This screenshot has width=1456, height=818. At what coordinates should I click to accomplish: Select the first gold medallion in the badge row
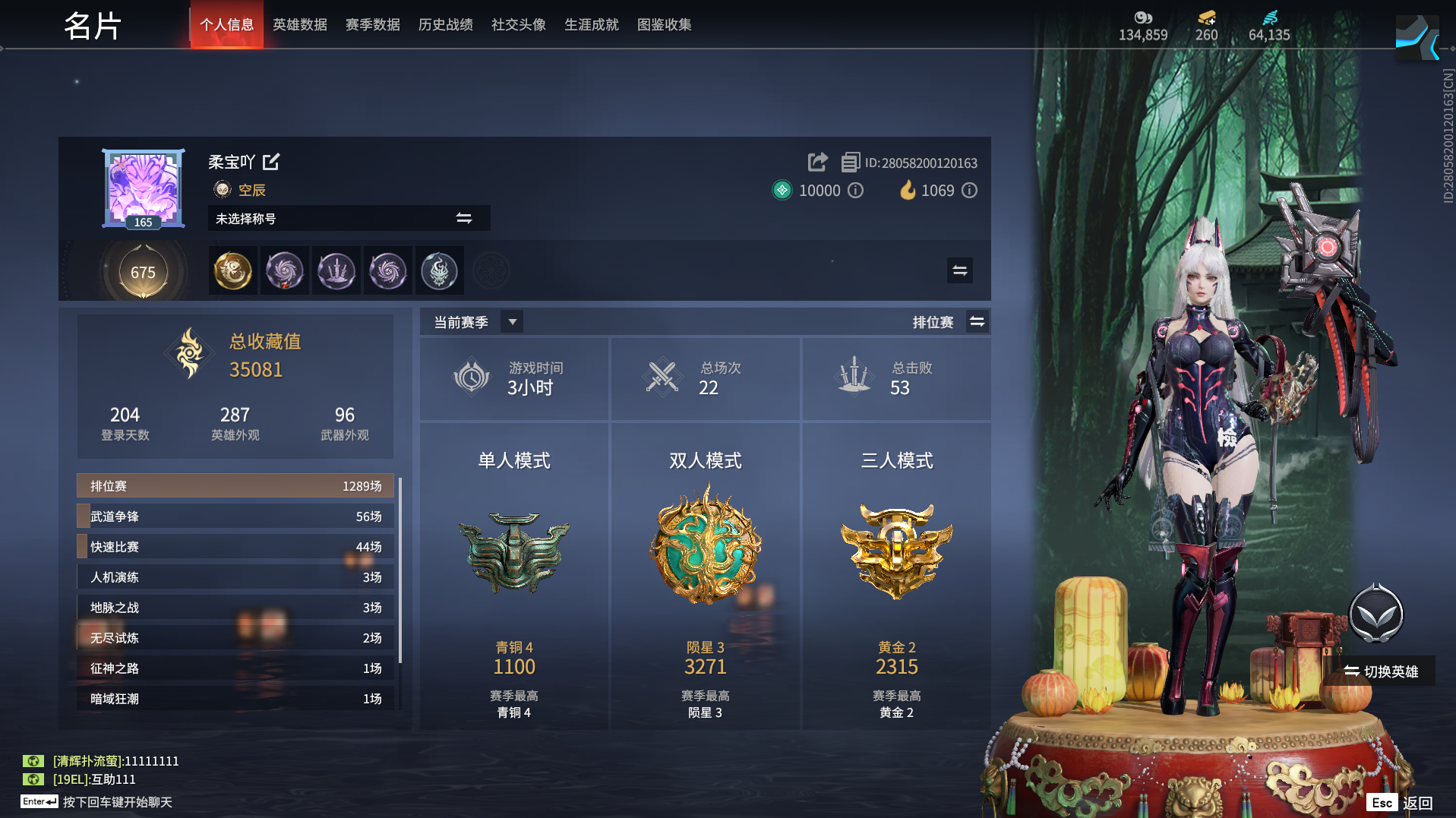pyautogui.click(x=232, y=270)
